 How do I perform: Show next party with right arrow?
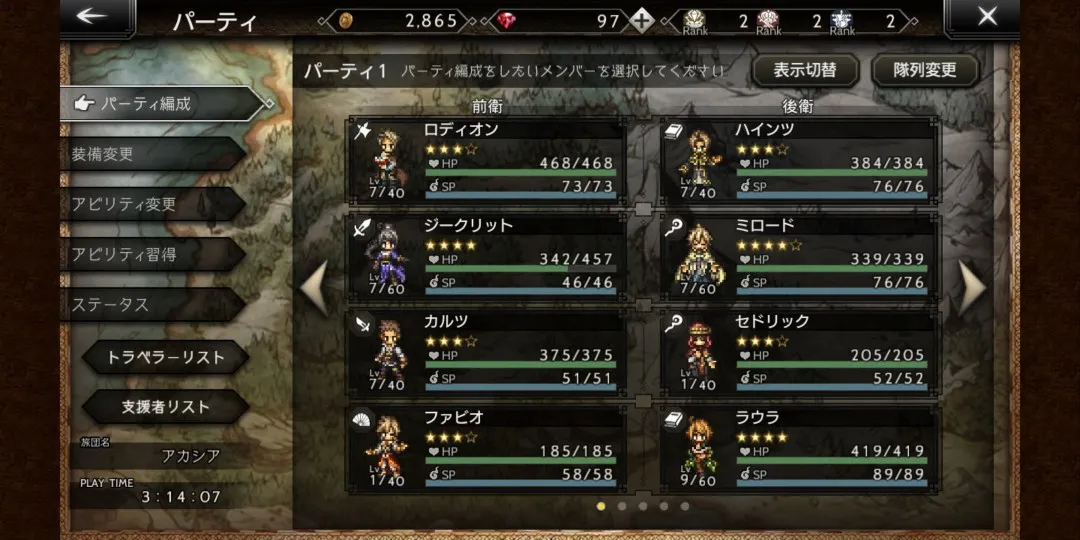click(972, 288)
